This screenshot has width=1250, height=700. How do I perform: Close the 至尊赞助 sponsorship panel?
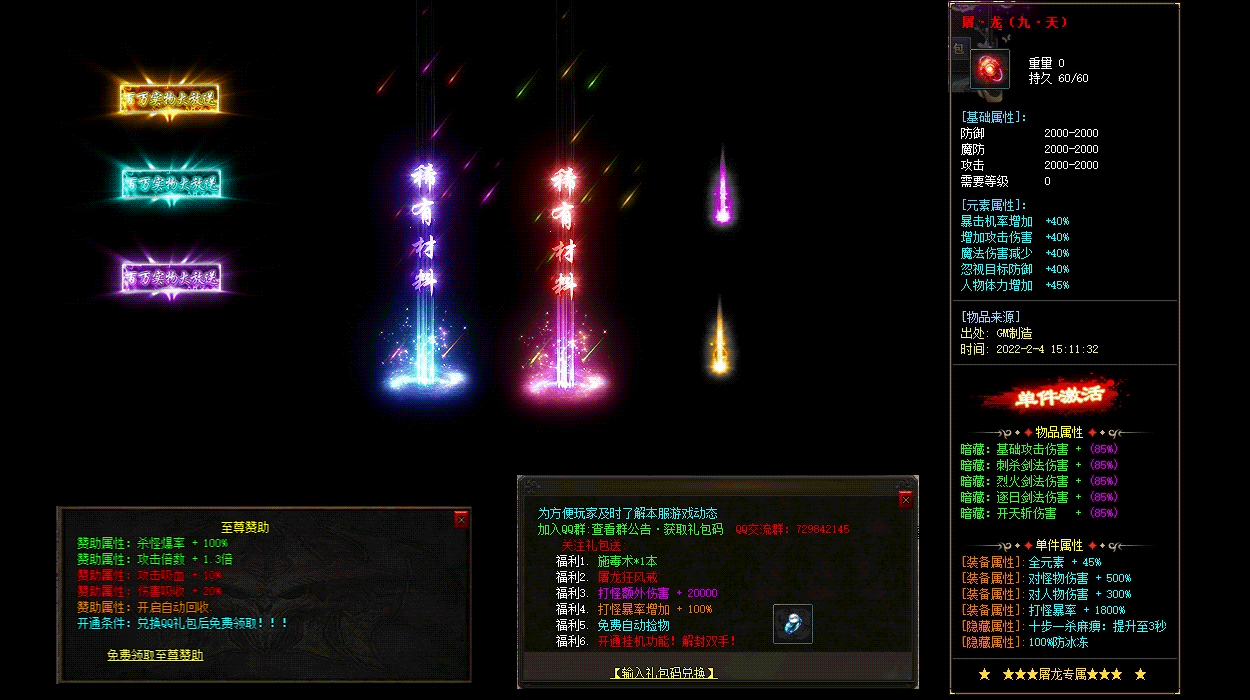461,519
